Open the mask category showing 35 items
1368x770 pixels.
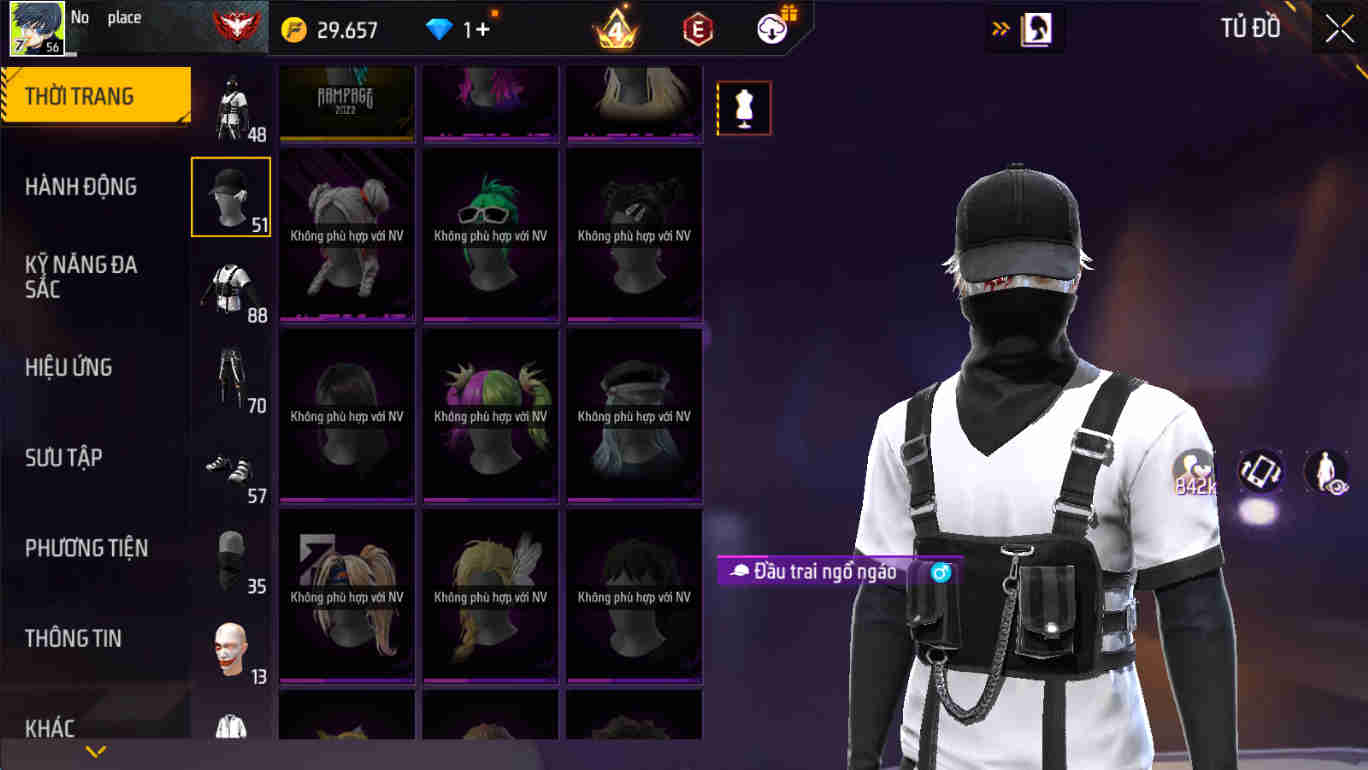coord(231,556)
